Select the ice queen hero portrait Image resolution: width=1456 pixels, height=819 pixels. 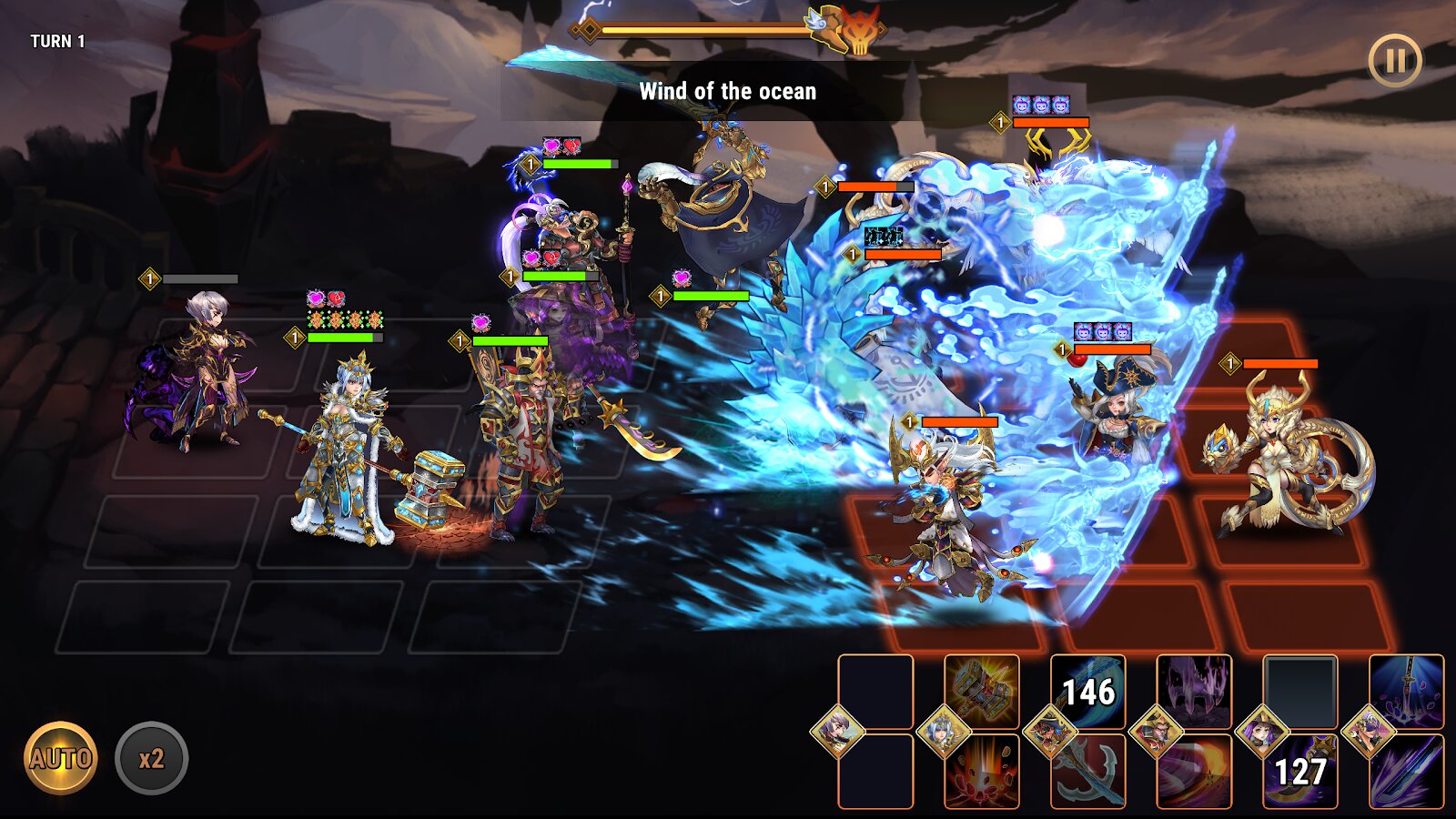coord(944,731)
